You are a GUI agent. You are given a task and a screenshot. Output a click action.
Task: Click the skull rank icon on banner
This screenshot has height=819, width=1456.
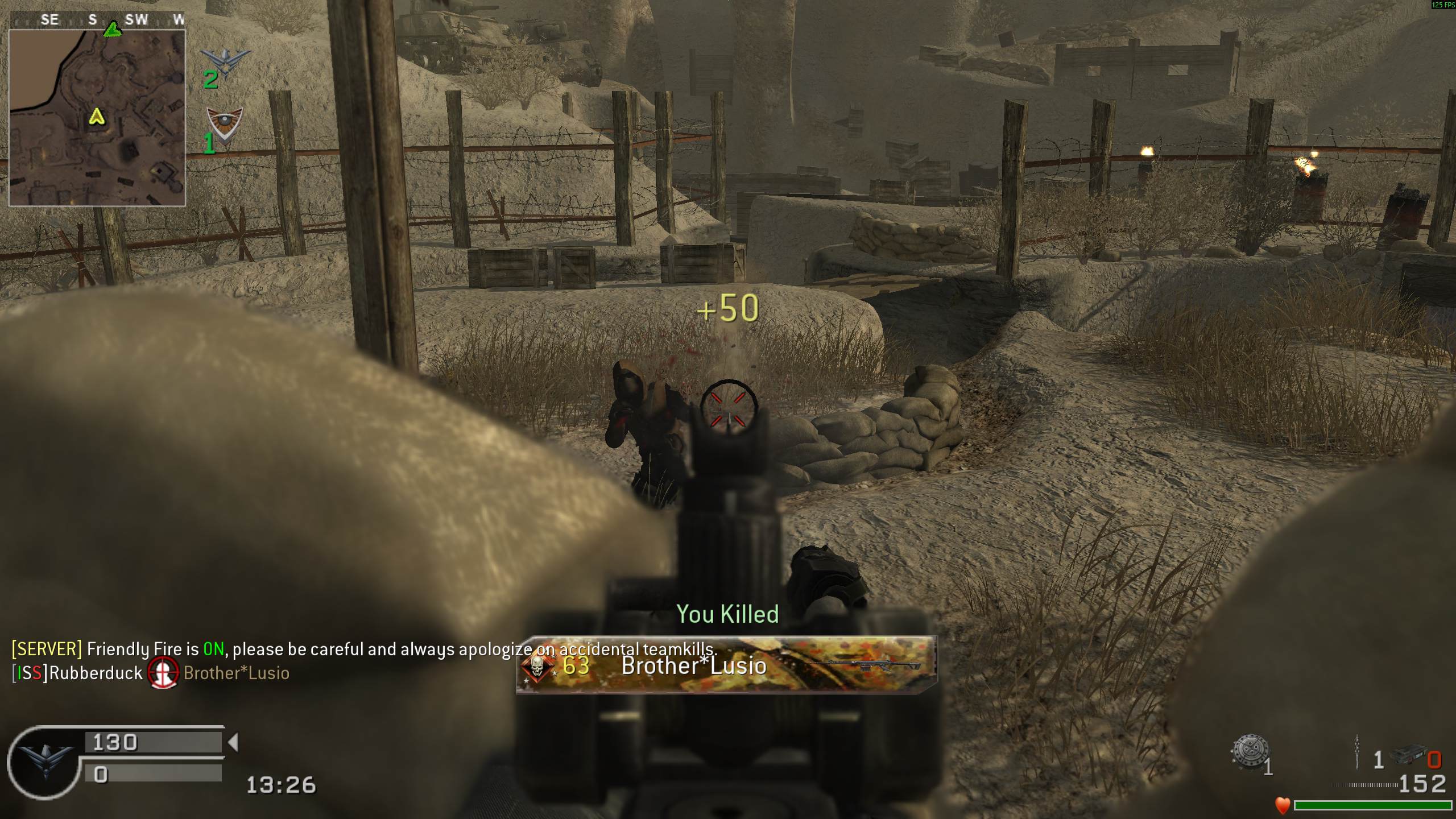point(536,665)
